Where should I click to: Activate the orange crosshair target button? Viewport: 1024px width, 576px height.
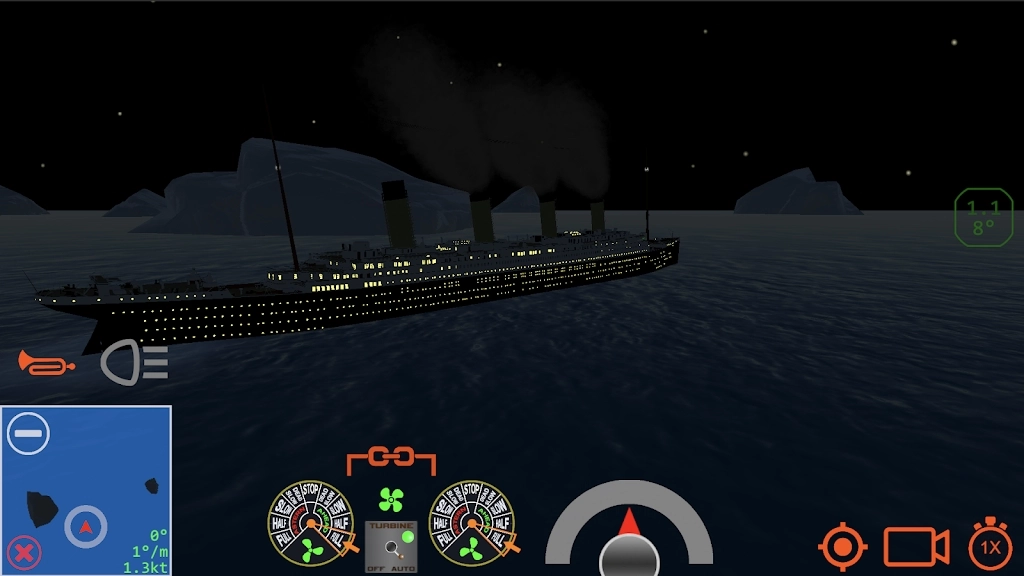point(843,547)
